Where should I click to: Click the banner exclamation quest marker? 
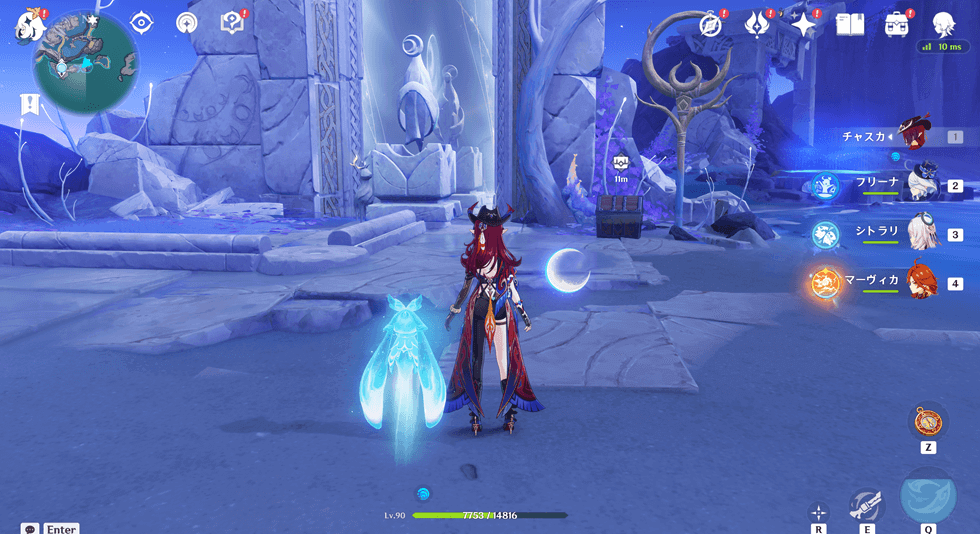(29, 102)
